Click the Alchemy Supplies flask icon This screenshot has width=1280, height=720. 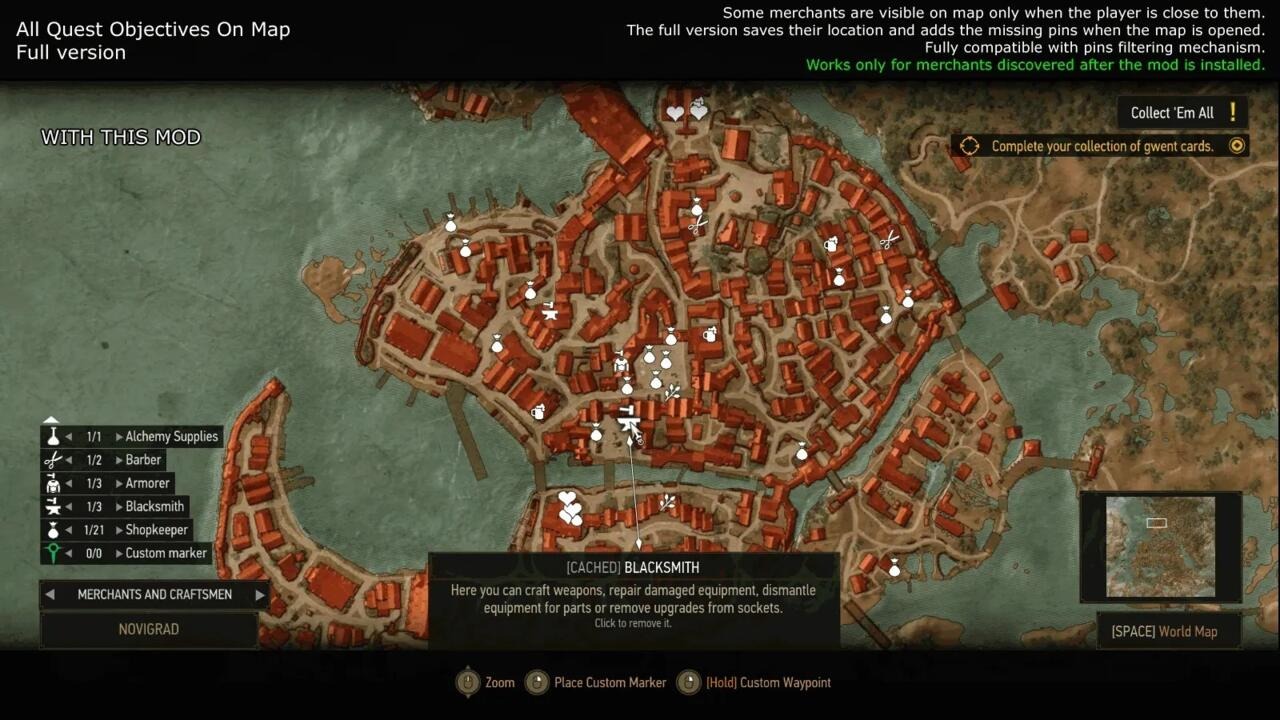[54, 435]
